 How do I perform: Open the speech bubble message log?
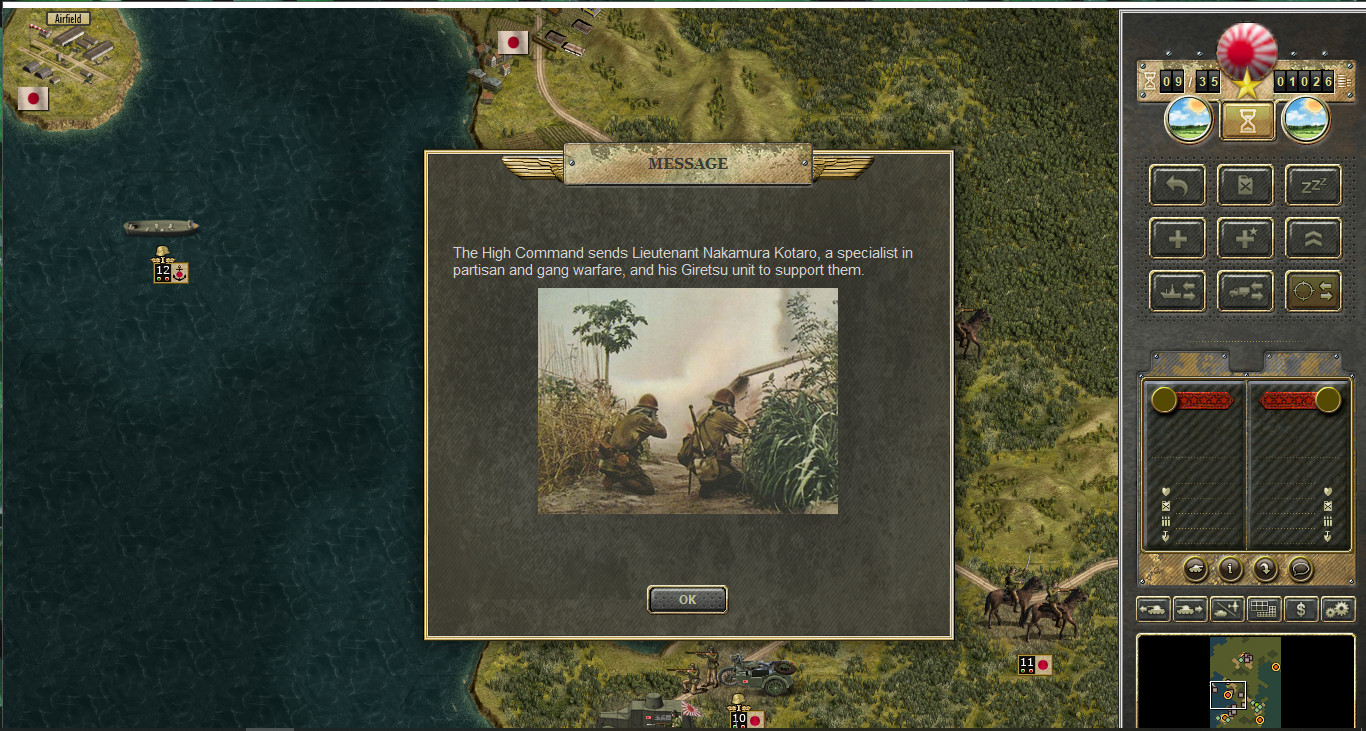coord(1299,569)
